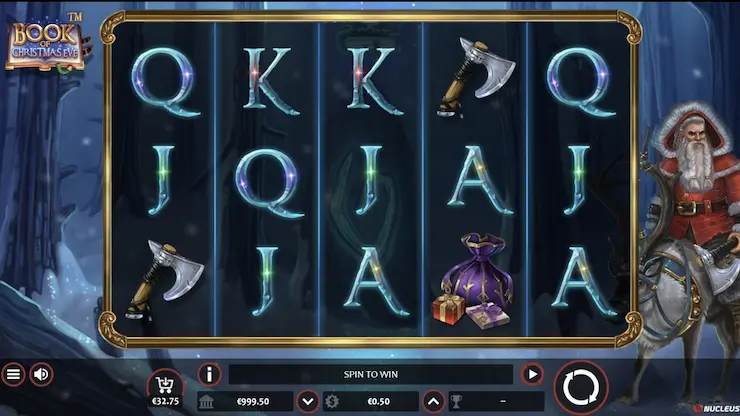Open the info paytable button
The width and height of the screenshot is (740, 416).
click(x=210, y=375)
